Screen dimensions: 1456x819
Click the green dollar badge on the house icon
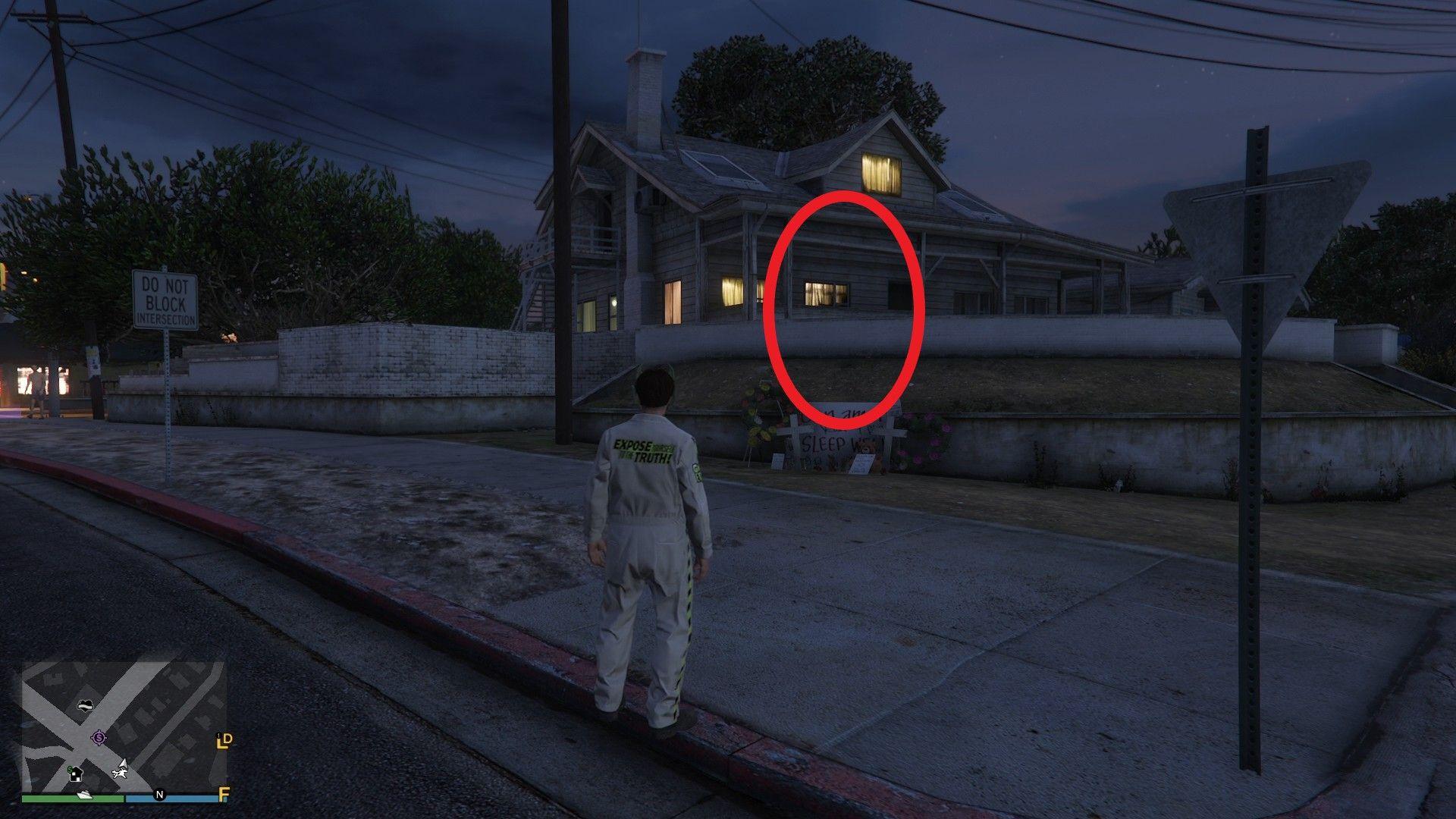point(70,769)
